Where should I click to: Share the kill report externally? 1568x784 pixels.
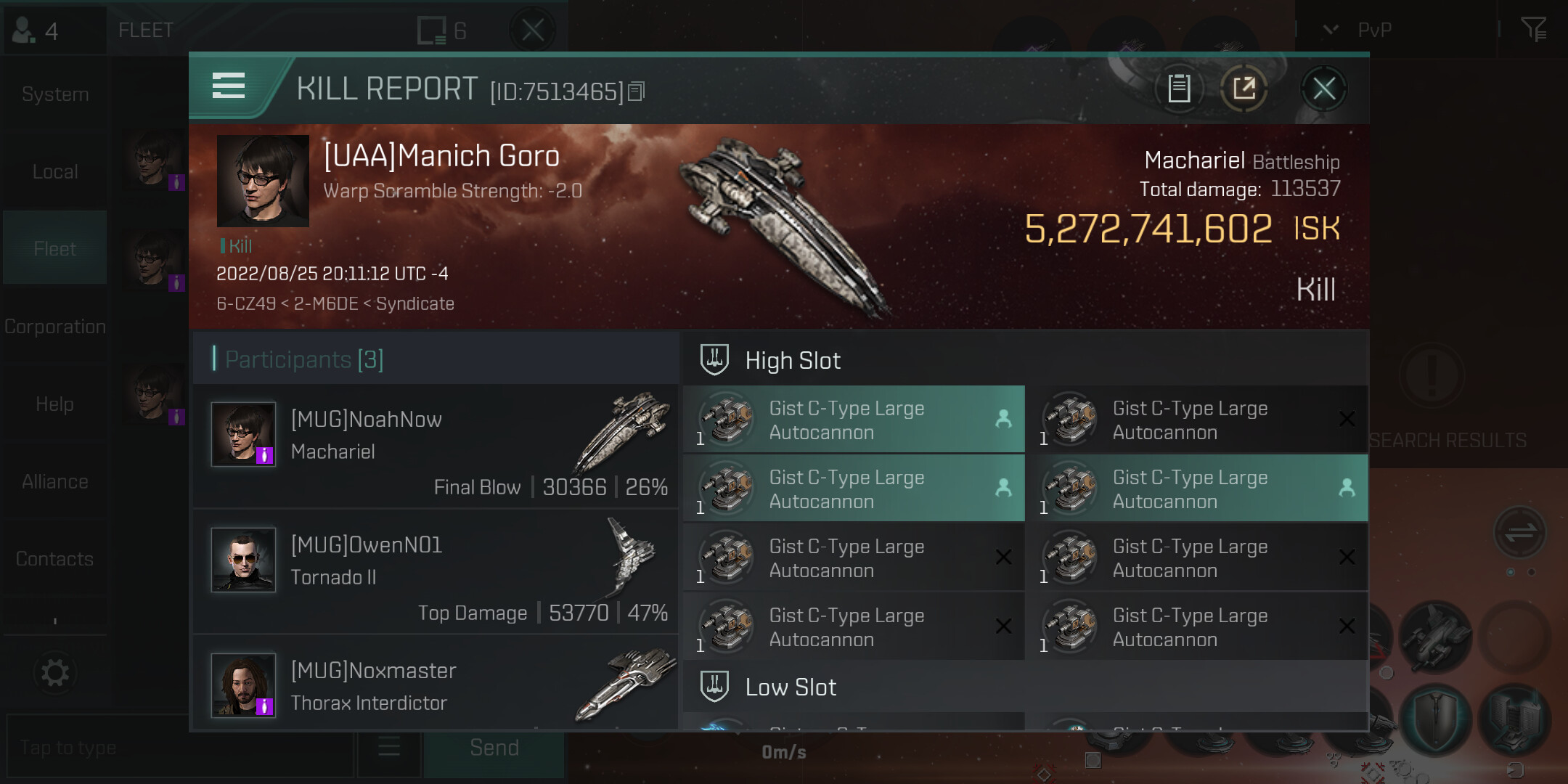[x=1244, y=89]
